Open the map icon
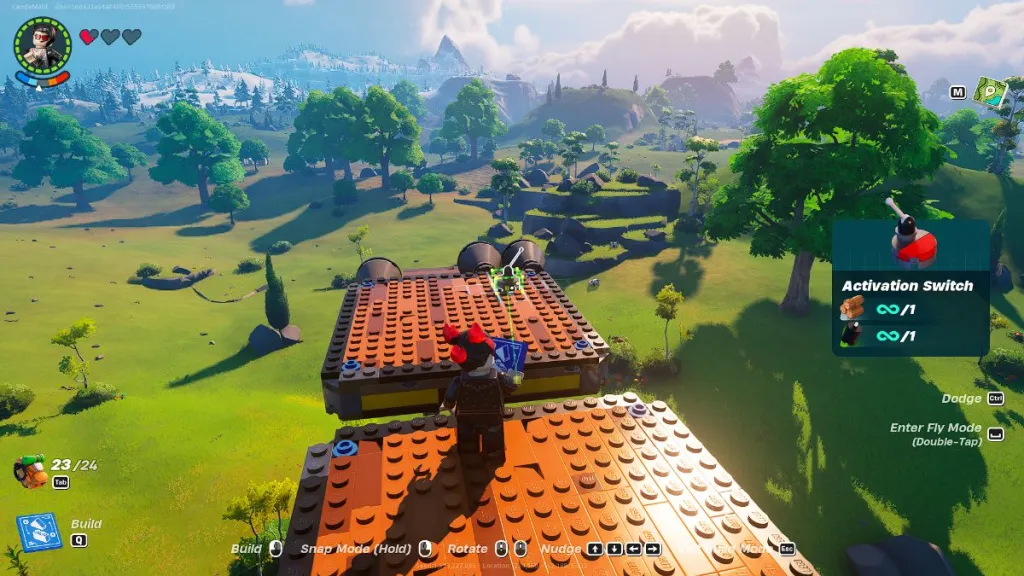Image resolution: width=1024 pixels, height=576 pixels. point(990,93)
